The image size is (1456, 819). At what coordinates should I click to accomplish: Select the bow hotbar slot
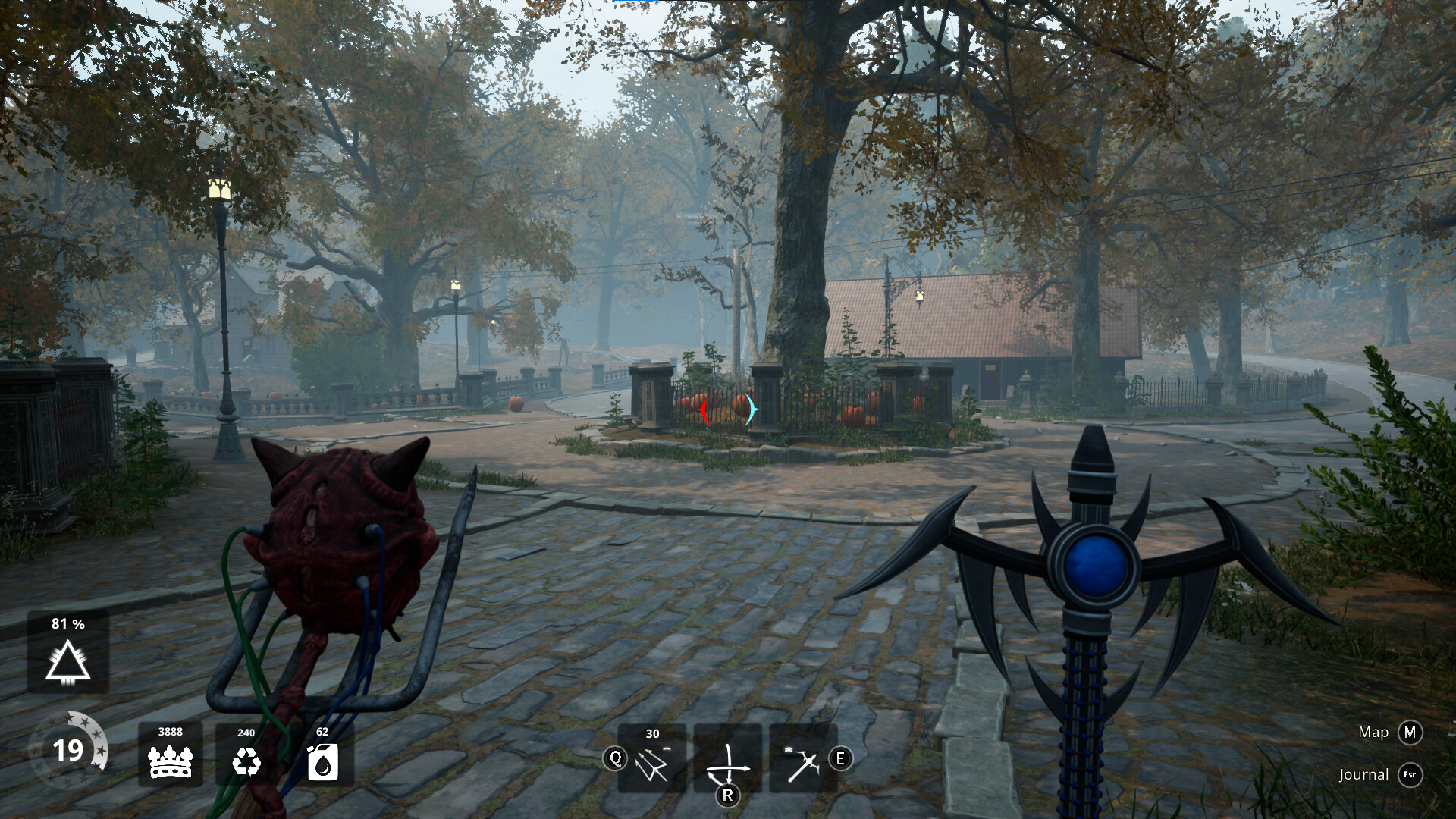tap(729, 762)
